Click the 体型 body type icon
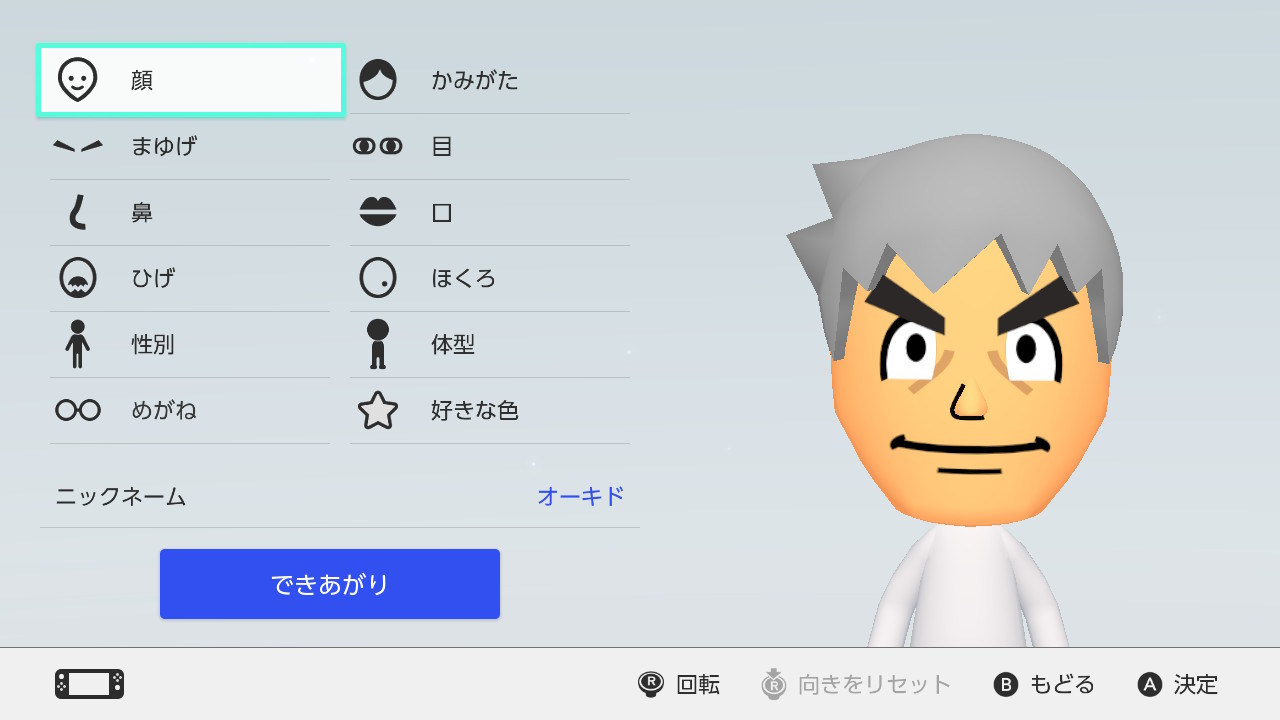This screenshot has height=720, width=1280. (378, 344)
